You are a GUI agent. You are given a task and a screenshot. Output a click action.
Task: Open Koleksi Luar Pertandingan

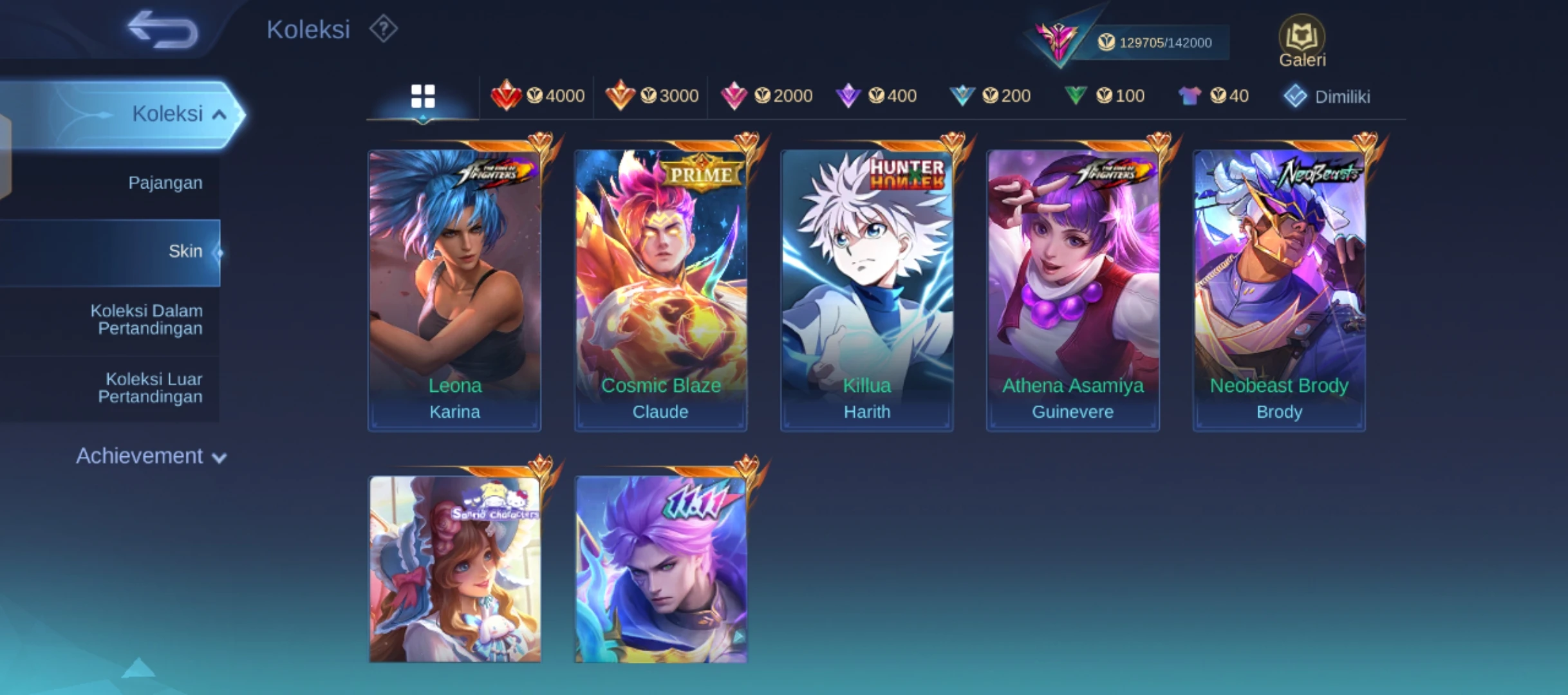click(x=151, y=387)
